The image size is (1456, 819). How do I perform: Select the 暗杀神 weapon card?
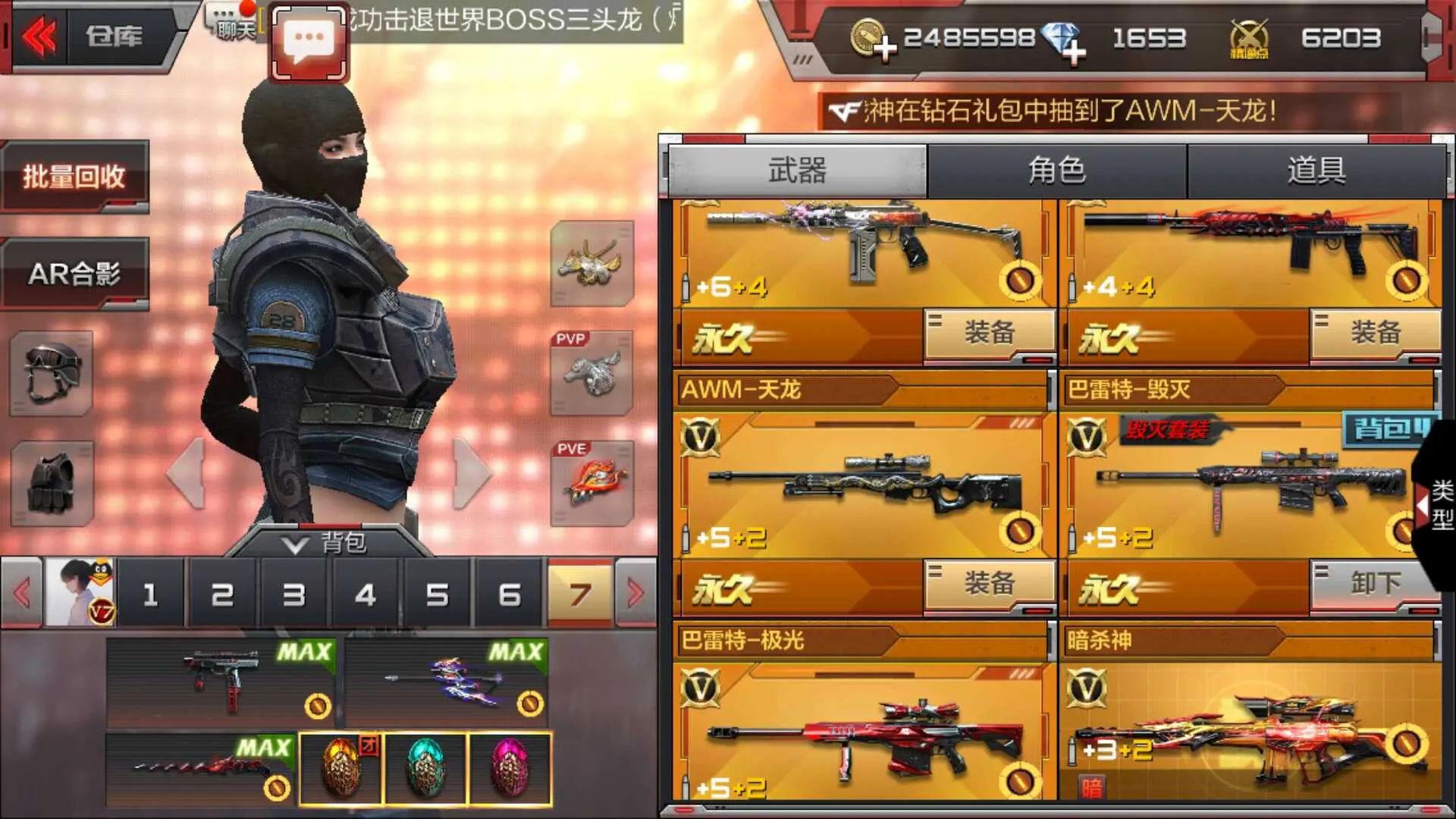tap(1250, 728)
